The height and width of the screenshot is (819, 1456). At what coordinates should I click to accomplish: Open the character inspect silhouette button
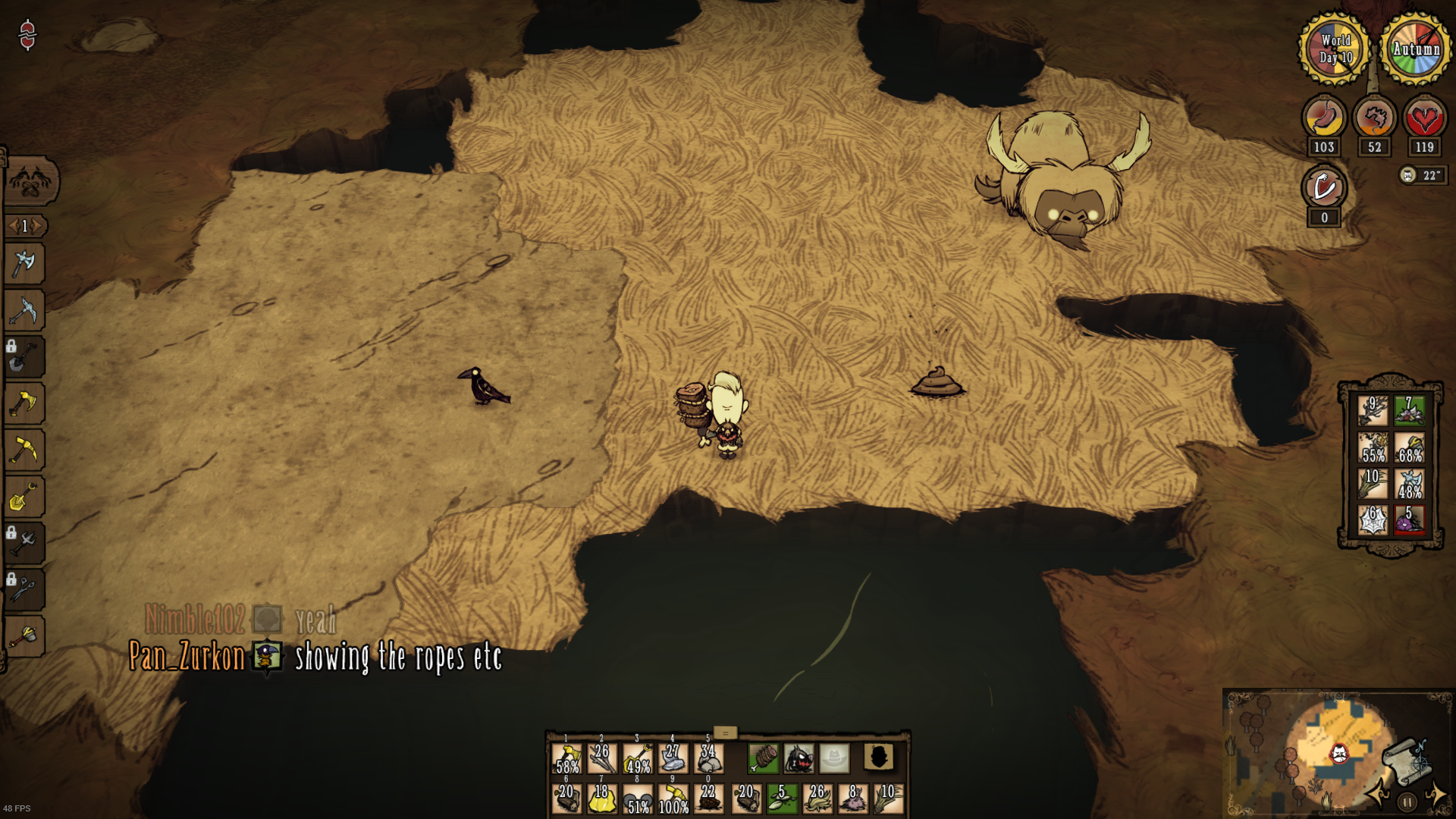[879, 757]
